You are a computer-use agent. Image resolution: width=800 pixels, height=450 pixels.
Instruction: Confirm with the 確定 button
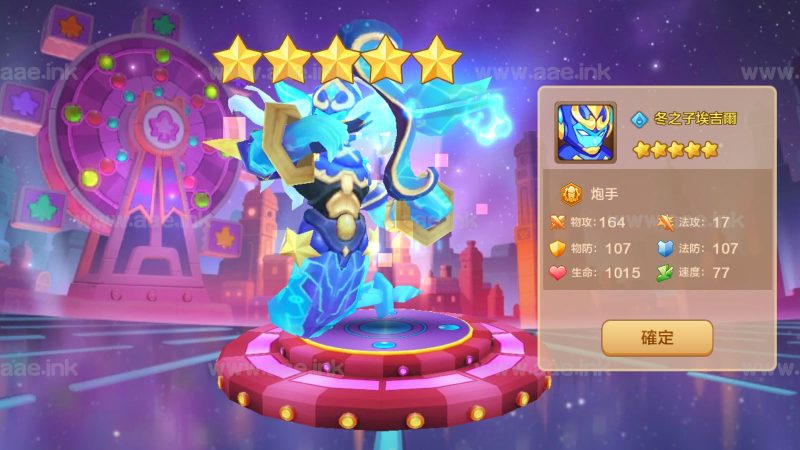coord(657,338)
